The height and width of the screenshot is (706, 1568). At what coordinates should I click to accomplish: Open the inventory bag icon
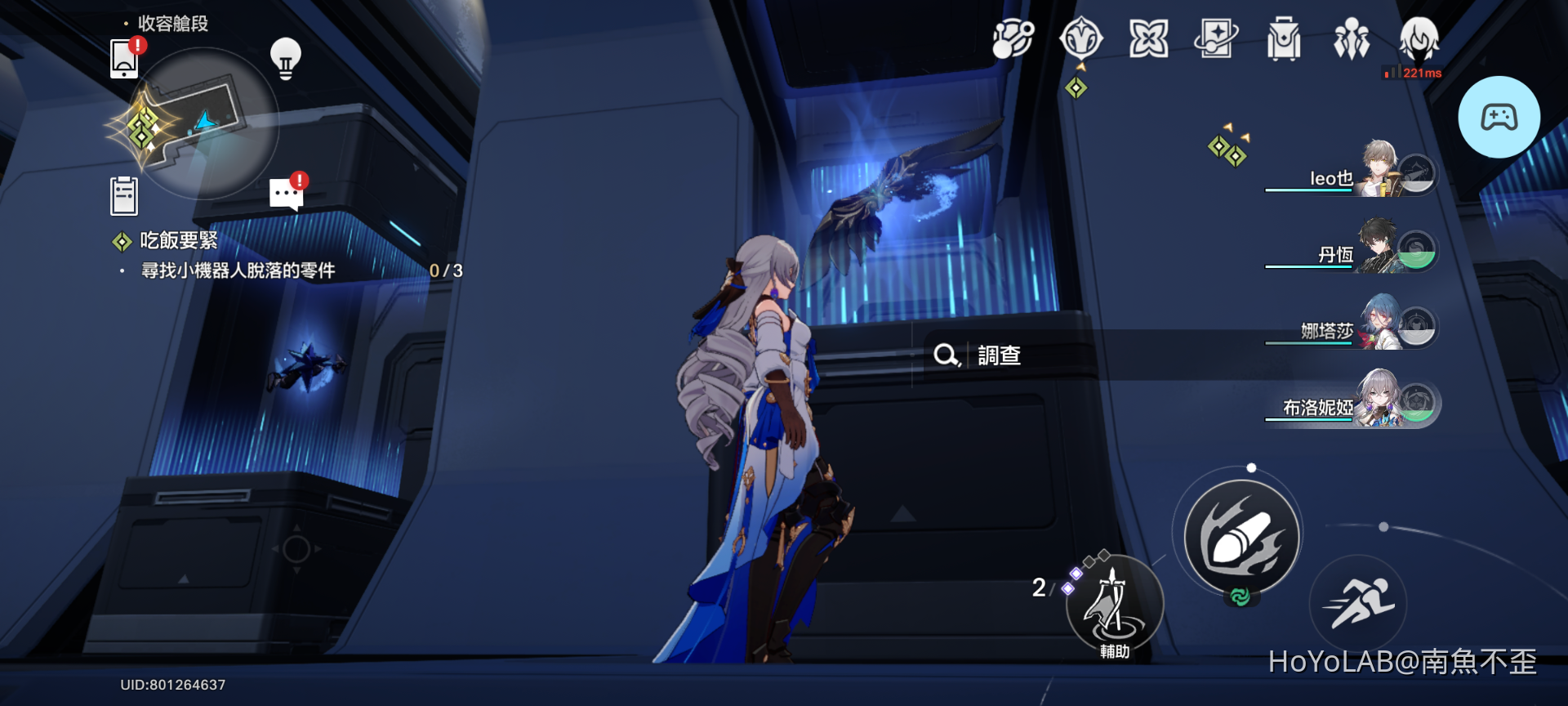(1284, 37)
